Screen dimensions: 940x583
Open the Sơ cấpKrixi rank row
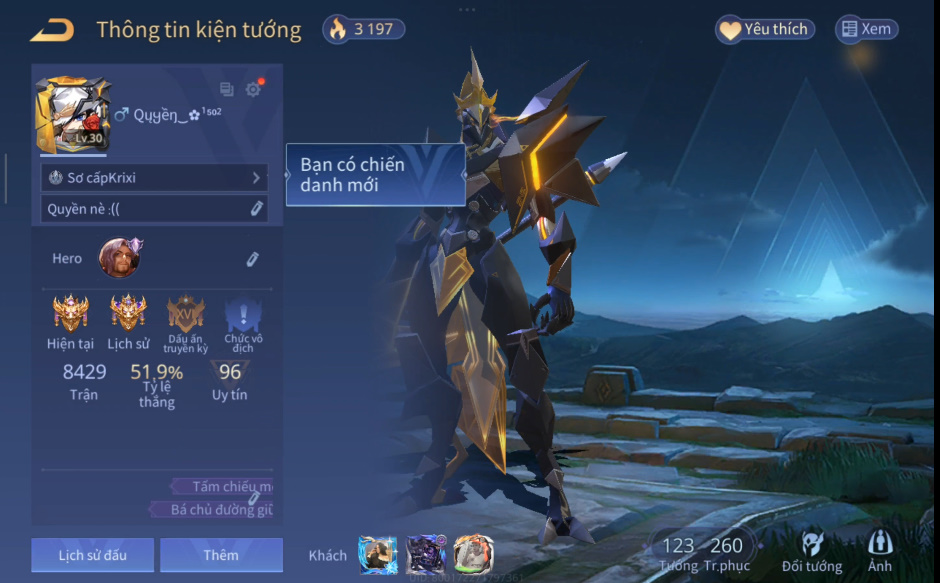(154, 178)
